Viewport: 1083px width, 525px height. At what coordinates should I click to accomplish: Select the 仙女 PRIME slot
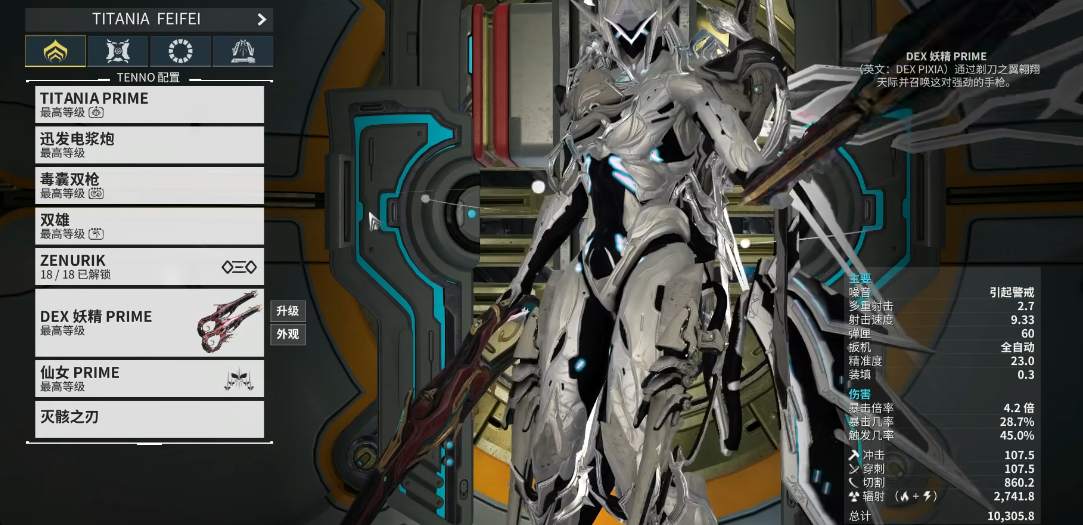click(x=150, y=378)
